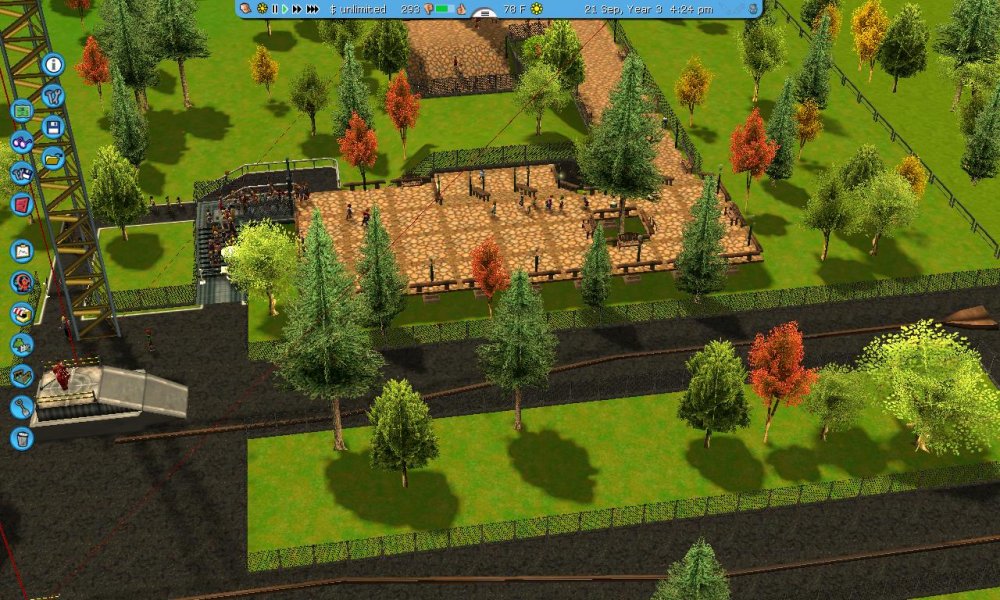Open the striped-awning shops and stalls icon
Screen dimensions: 1000x600
[22, 313]
